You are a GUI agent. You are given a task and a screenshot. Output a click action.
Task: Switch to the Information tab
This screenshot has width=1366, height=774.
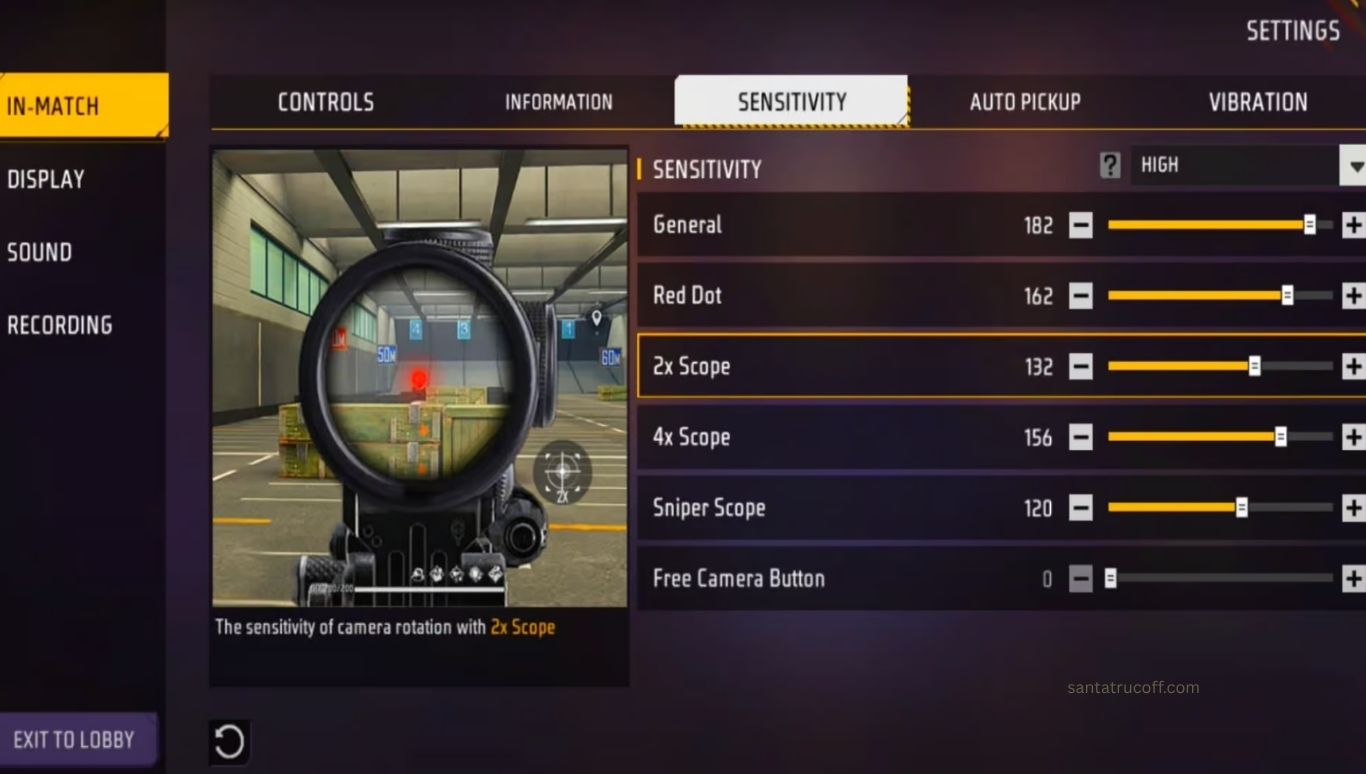pos(558,102)
